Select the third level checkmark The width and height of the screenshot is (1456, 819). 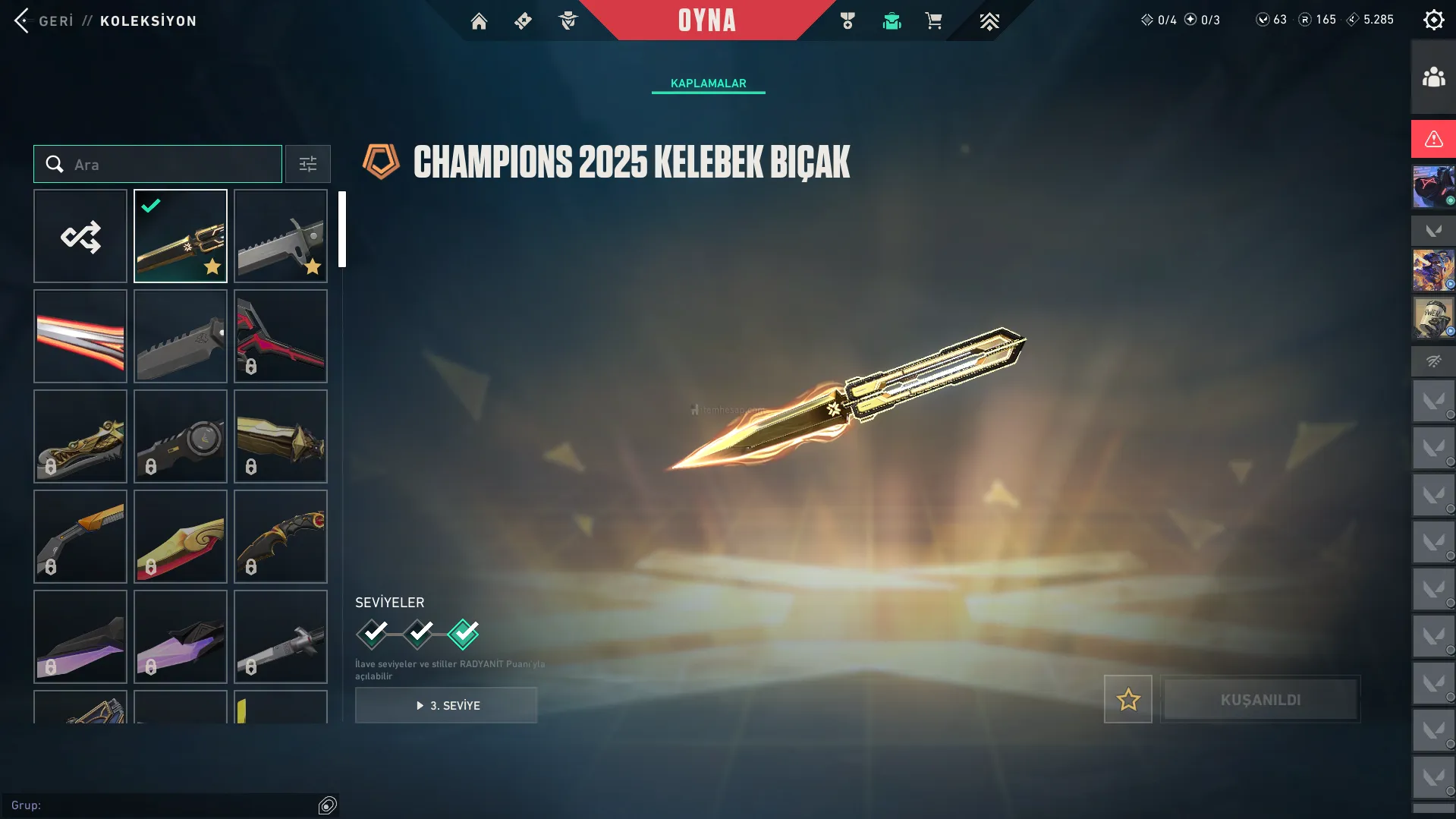coord(464,633)
